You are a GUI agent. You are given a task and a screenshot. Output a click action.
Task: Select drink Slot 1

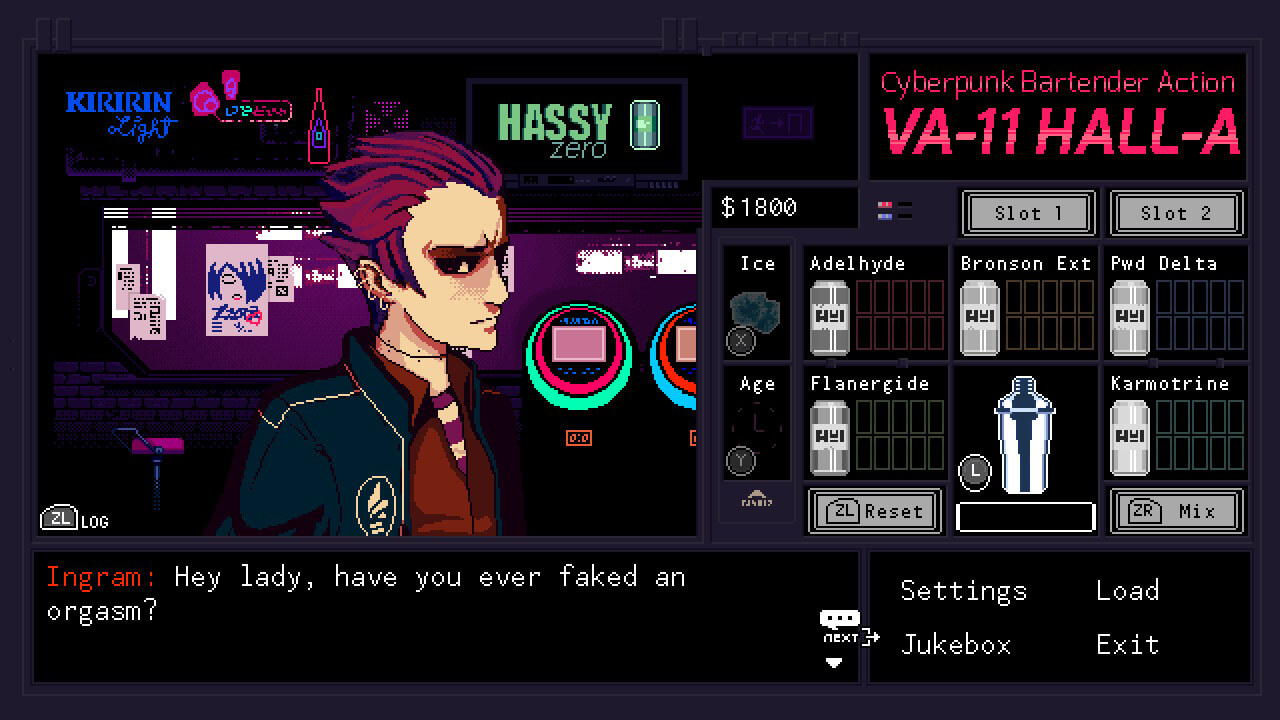click(x=1028, y=213)
